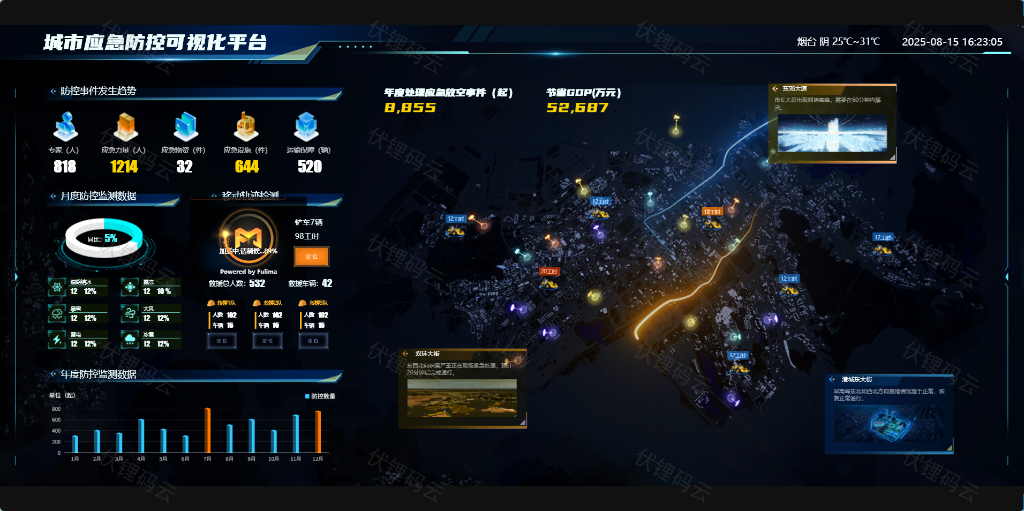Select the orange 70工时 map marker

tap(549, 271)
